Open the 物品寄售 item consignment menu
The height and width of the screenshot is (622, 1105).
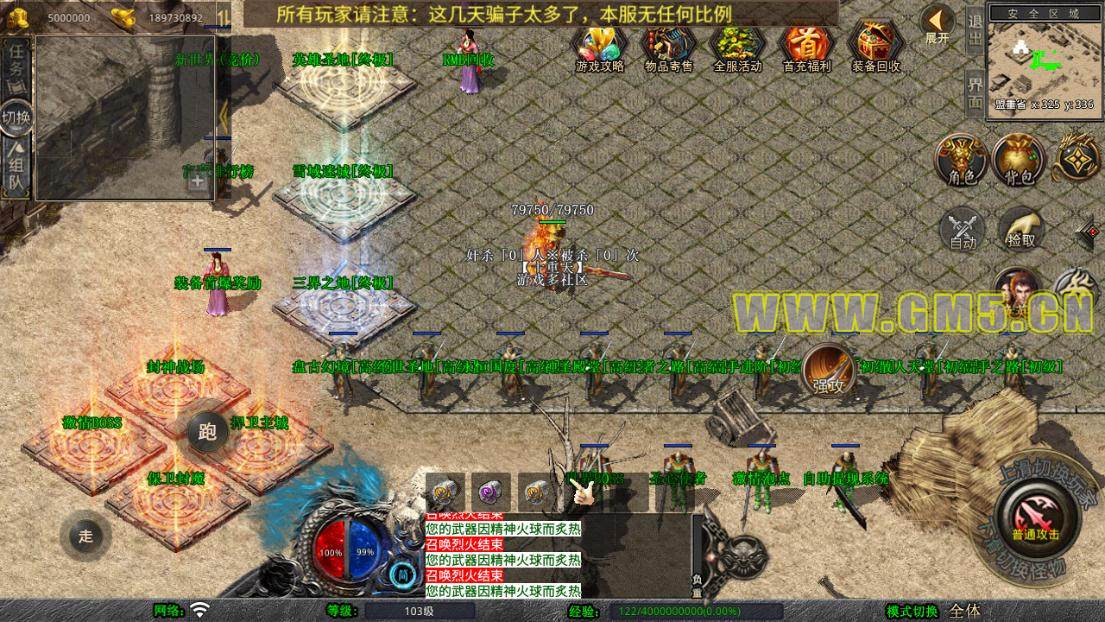click(668, 47)
